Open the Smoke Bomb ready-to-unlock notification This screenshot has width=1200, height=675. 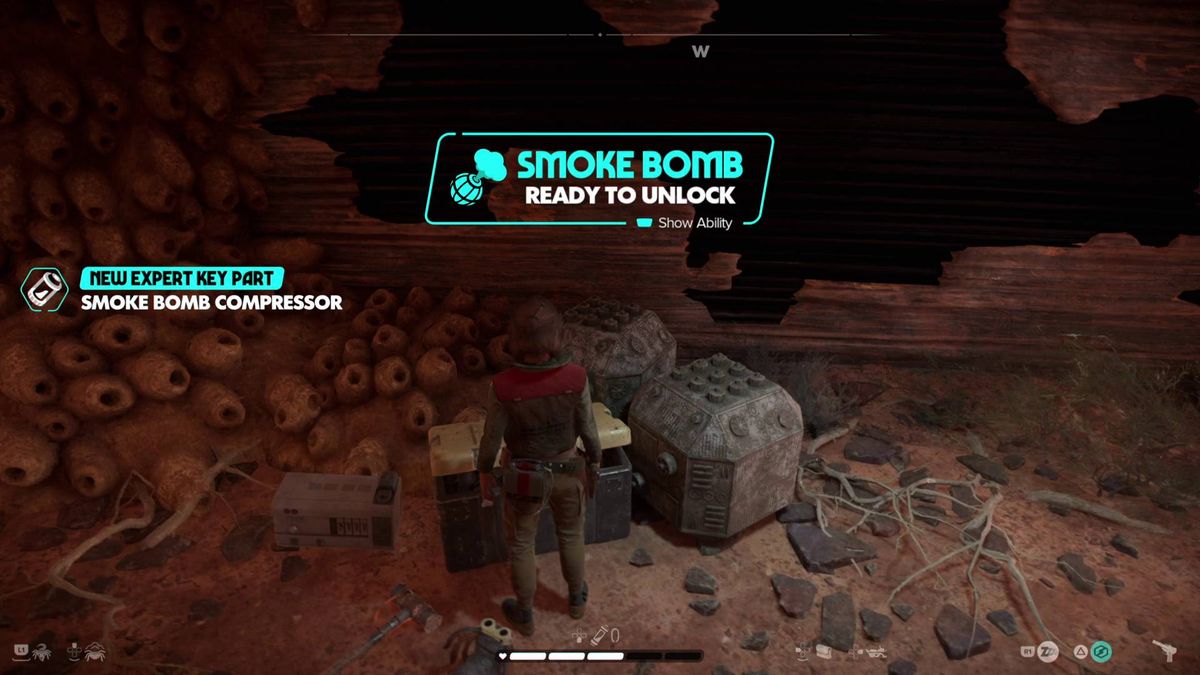[x=600, y=179]
